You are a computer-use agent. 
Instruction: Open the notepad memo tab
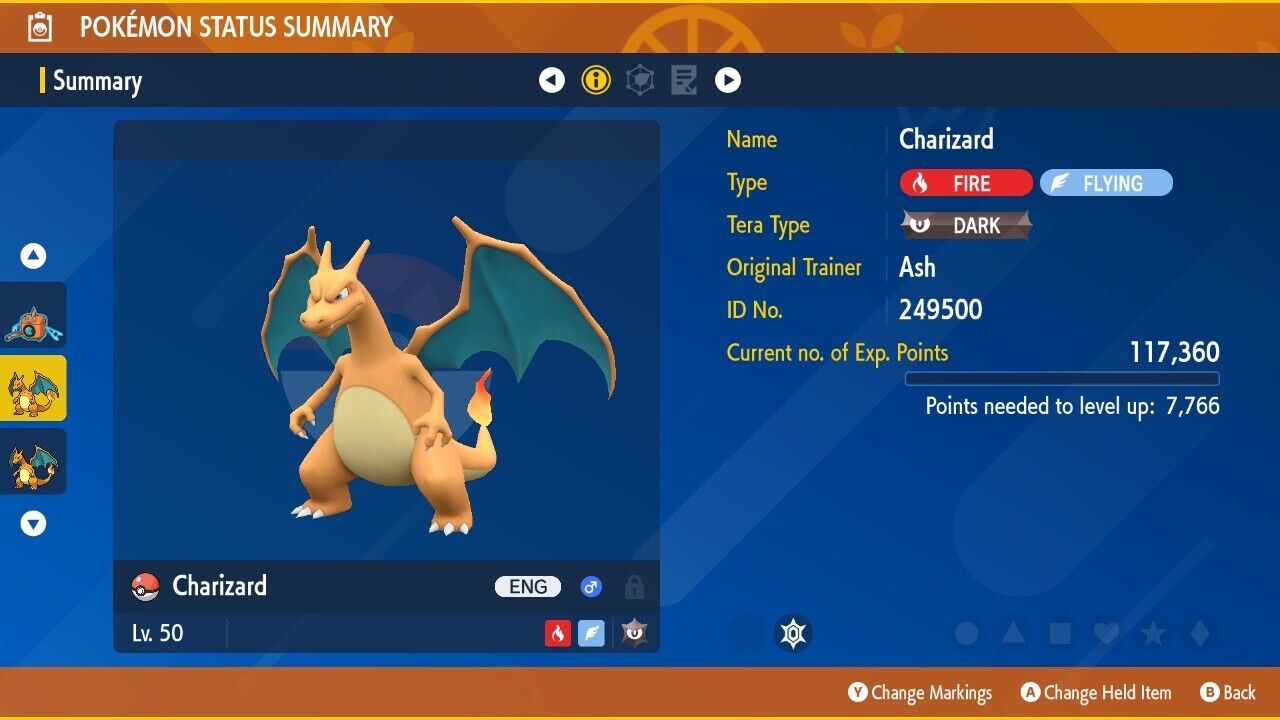(x=684, y=80)
